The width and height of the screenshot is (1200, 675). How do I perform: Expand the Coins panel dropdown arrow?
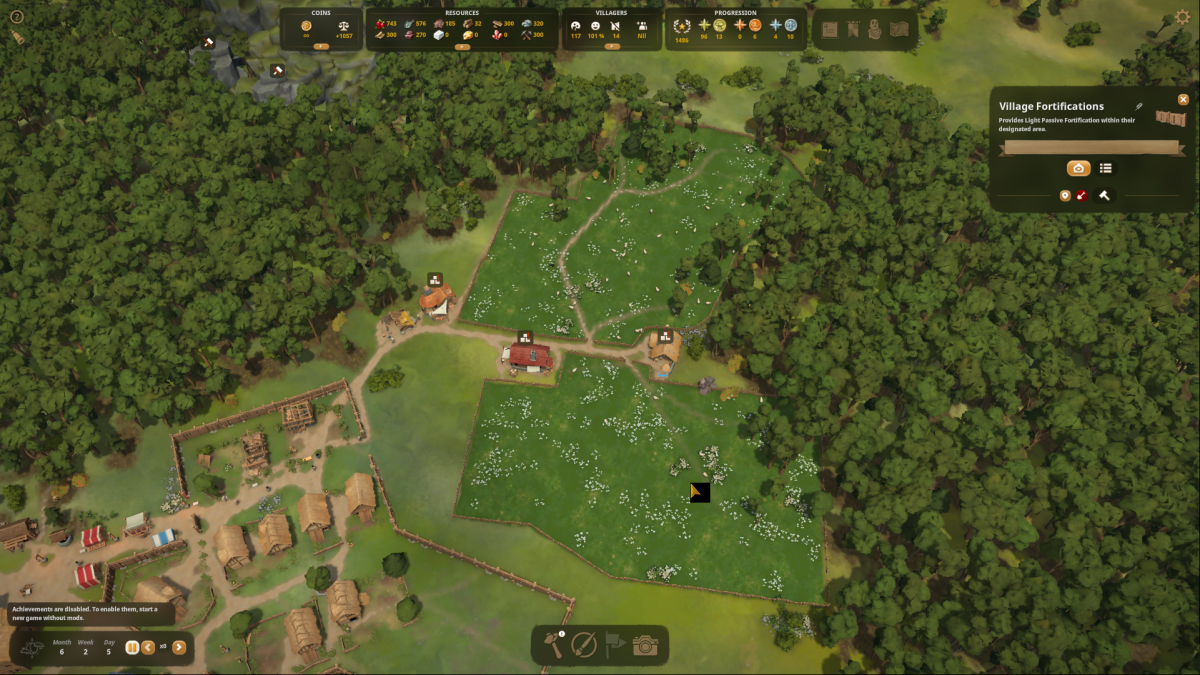click(321, 46)
